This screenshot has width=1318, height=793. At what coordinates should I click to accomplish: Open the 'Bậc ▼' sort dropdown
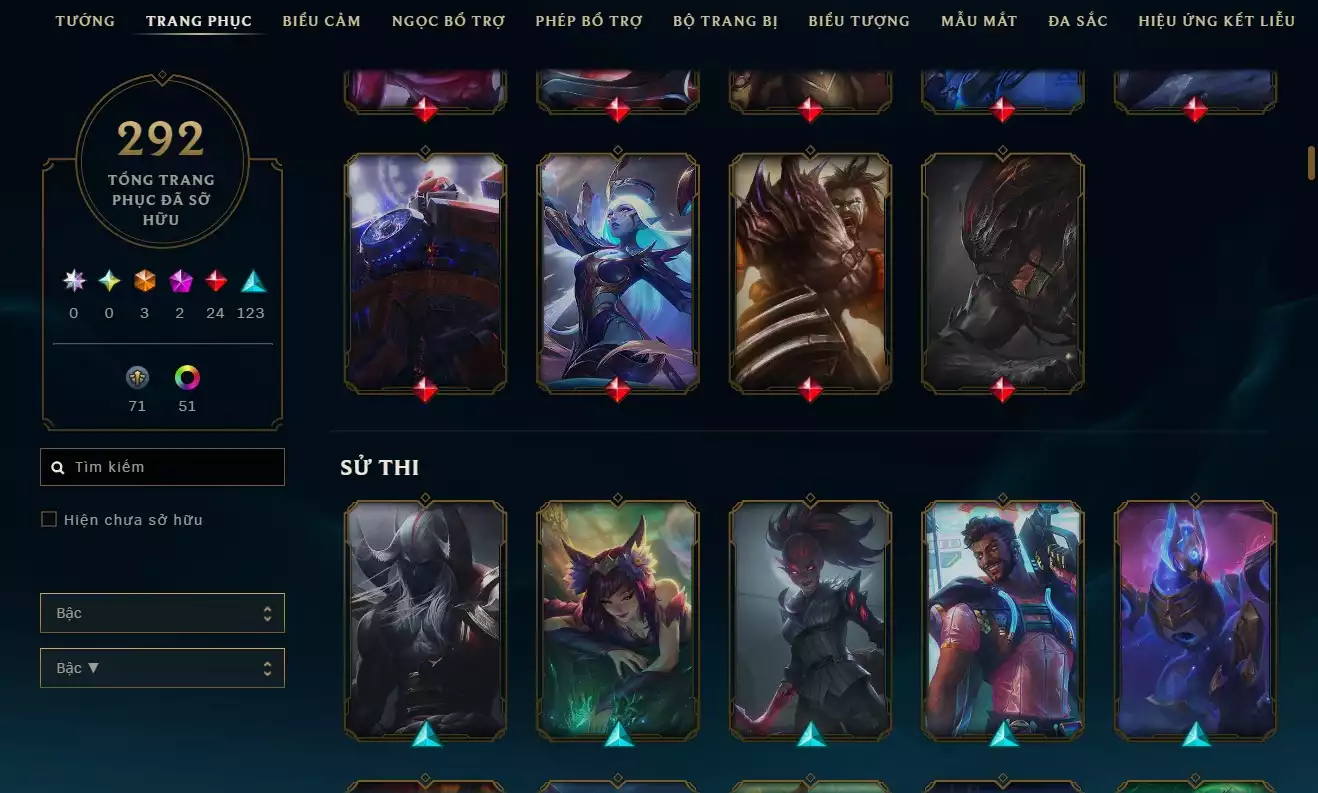(x=162, y=667)
